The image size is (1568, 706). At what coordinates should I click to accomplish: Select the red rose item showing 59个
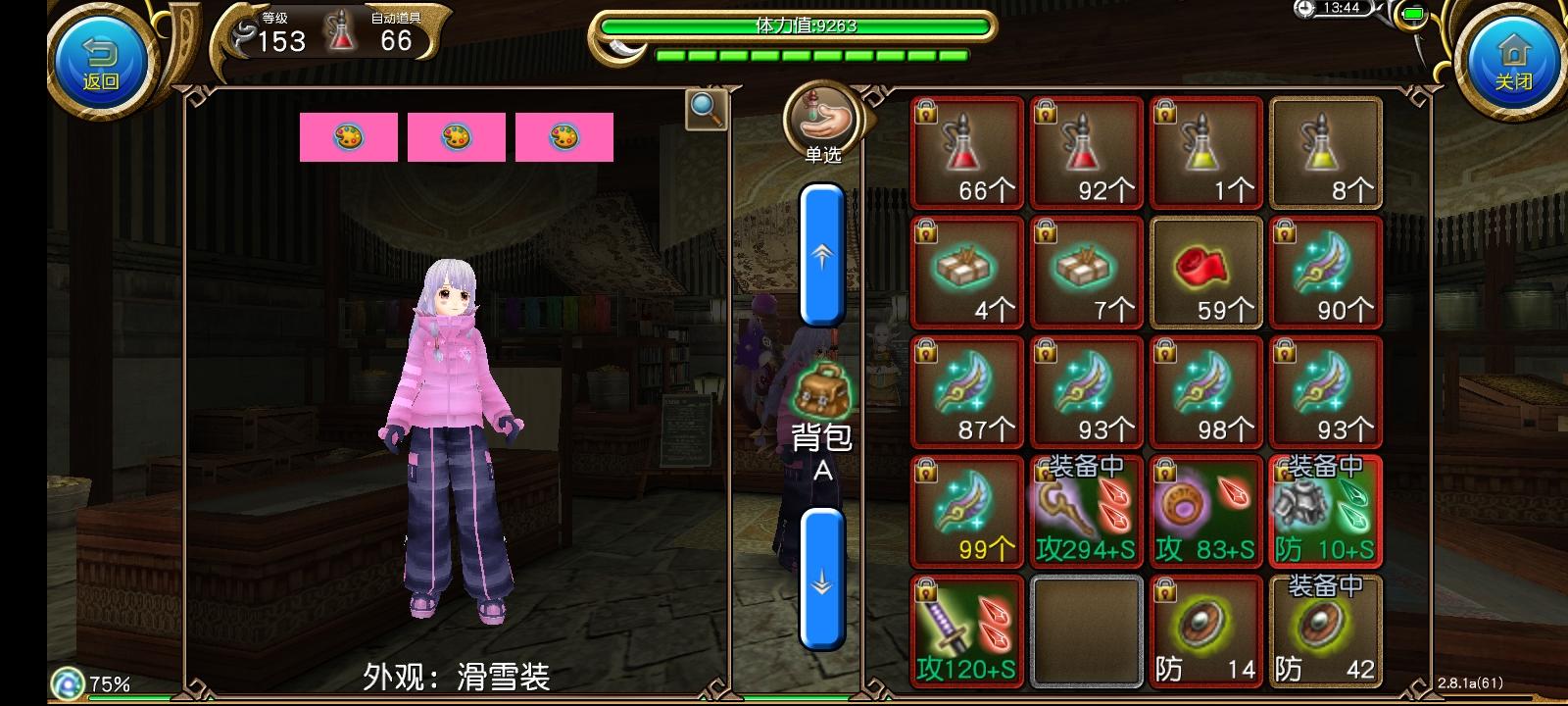click(1205, 274)
